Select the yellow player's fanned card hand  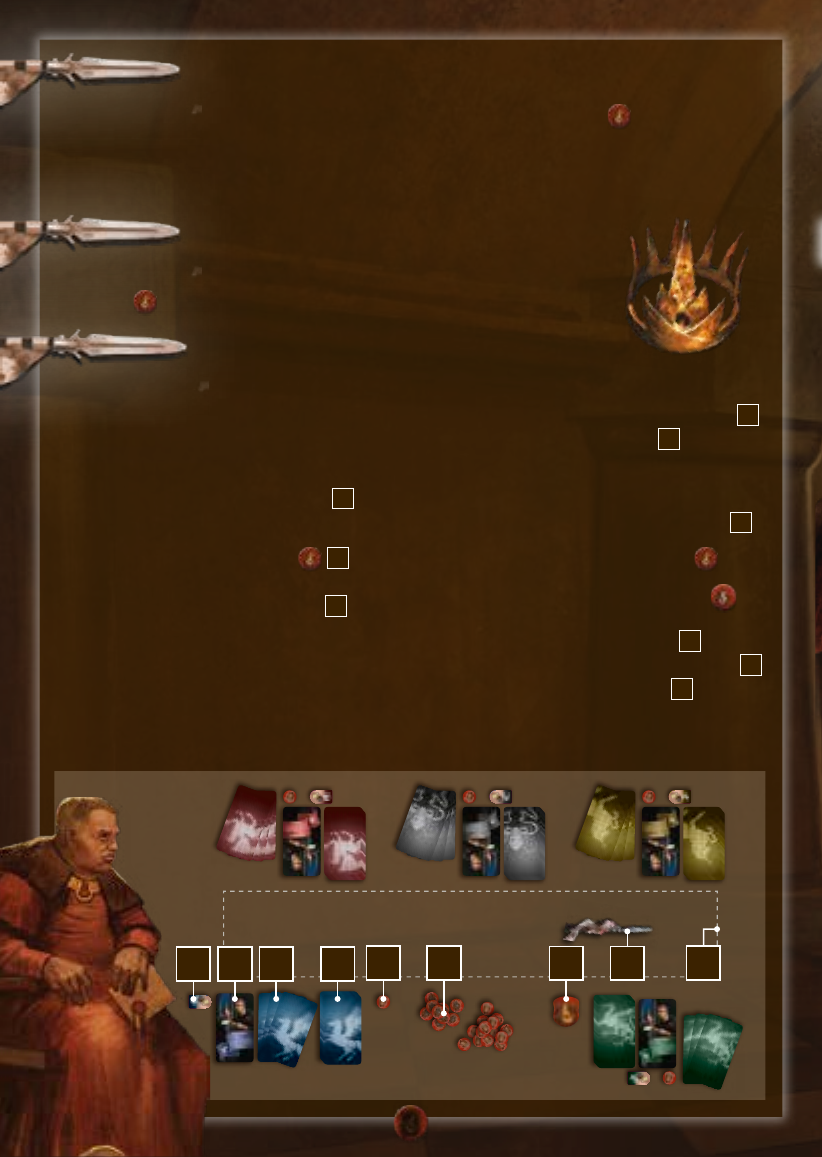(x=607, y=822)
